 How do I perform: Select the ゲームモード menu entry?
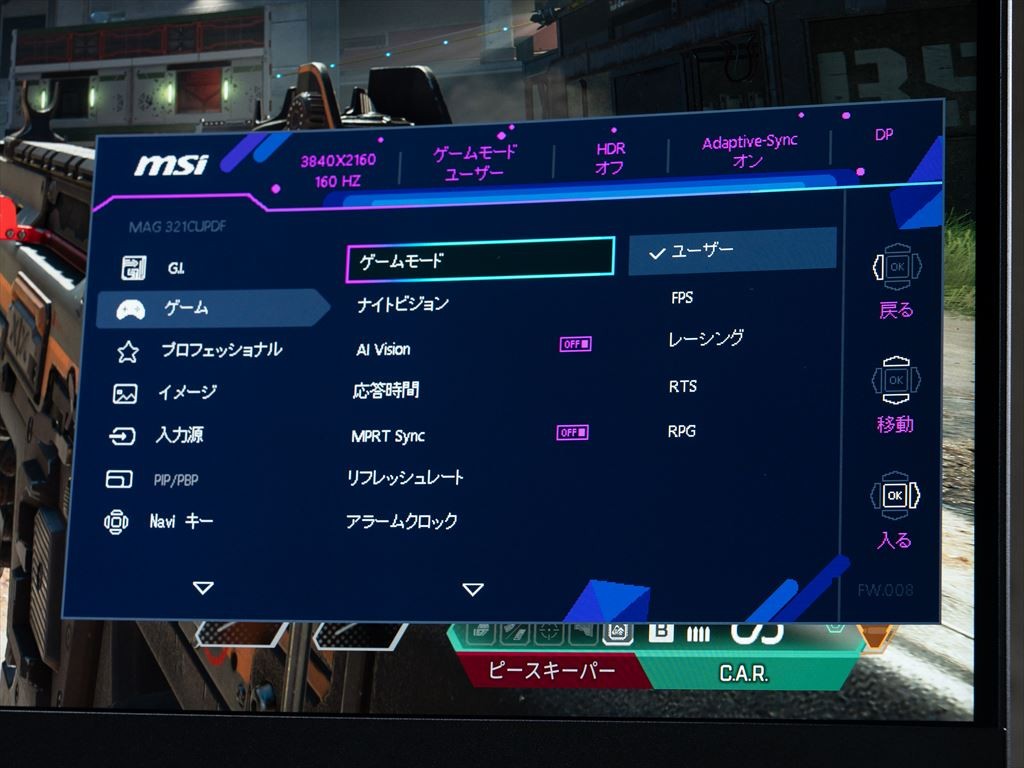tap(479, 262)
